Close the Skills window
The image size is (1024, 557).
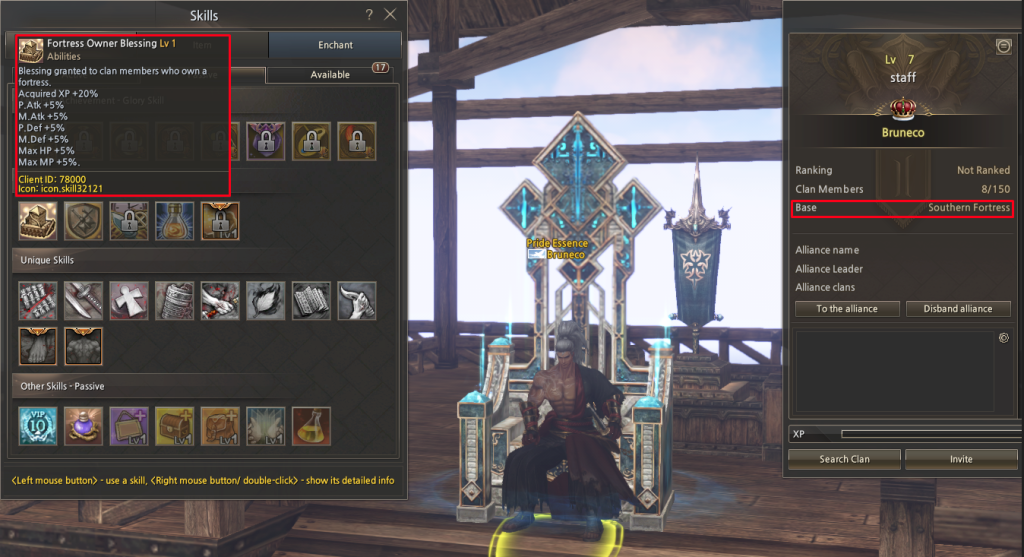pos(390,15)
